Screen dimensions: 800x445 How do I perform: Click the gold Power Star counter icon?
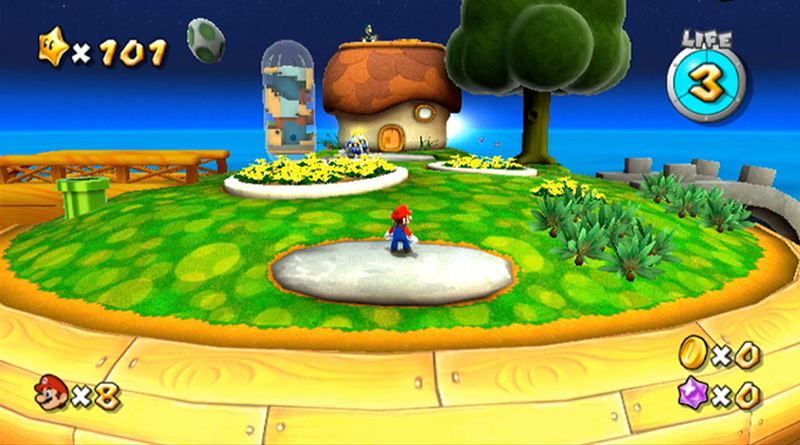click(52, 50)
